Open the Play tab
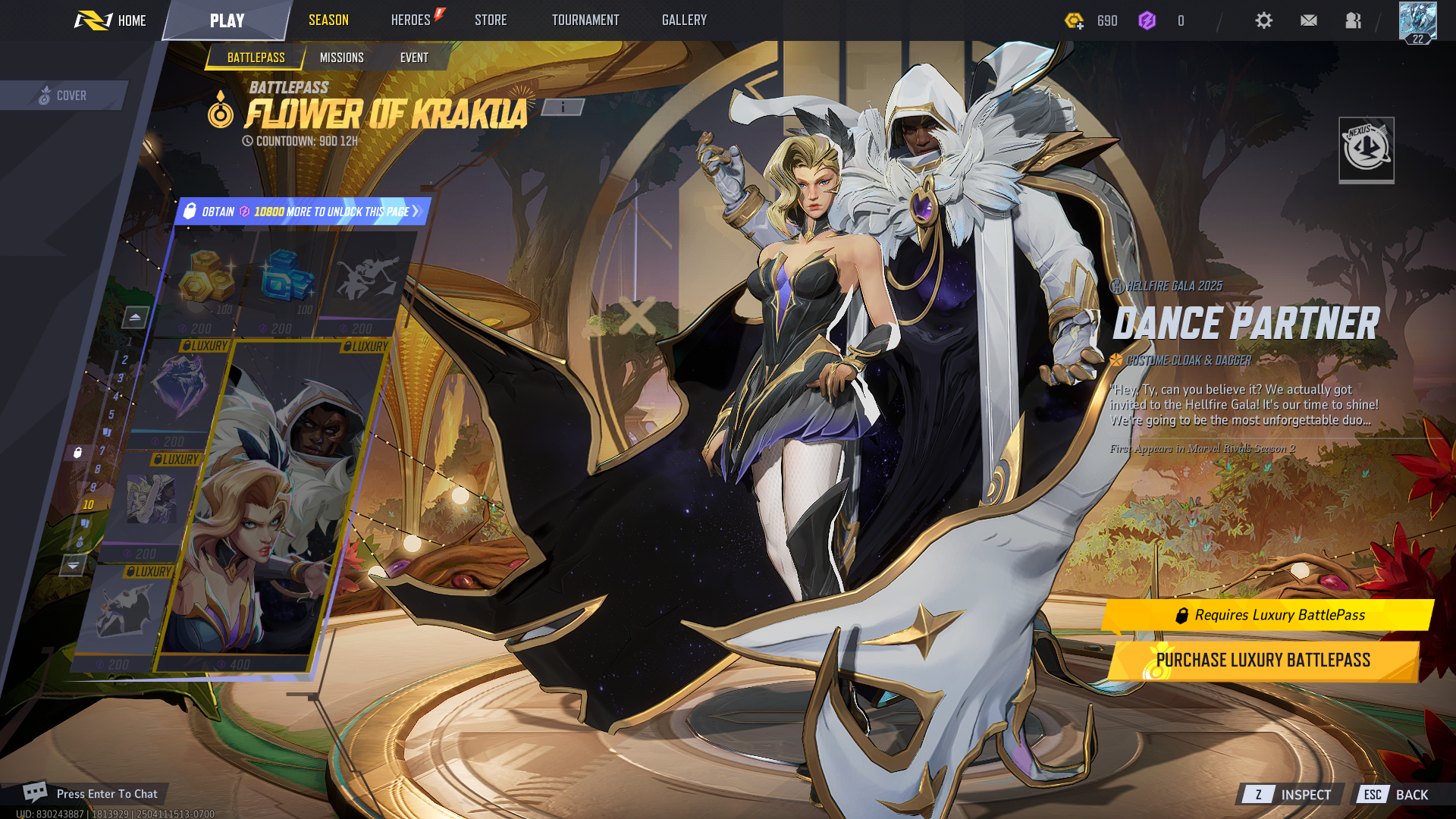This screenshot has height=819, width=1456. [227, 20]
